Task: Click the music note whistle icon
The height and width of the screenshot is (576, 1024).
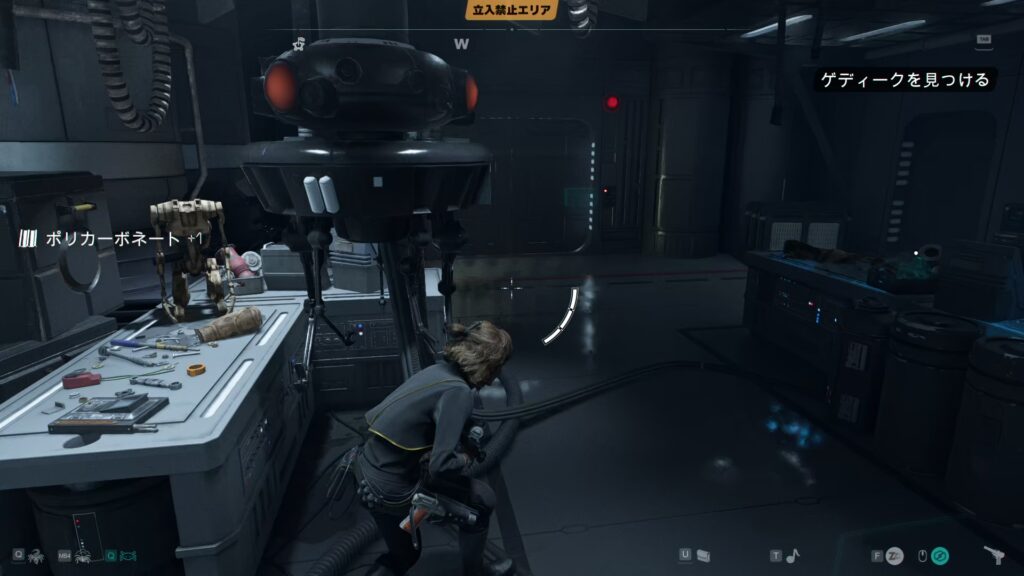Action: tap(792, 556)
